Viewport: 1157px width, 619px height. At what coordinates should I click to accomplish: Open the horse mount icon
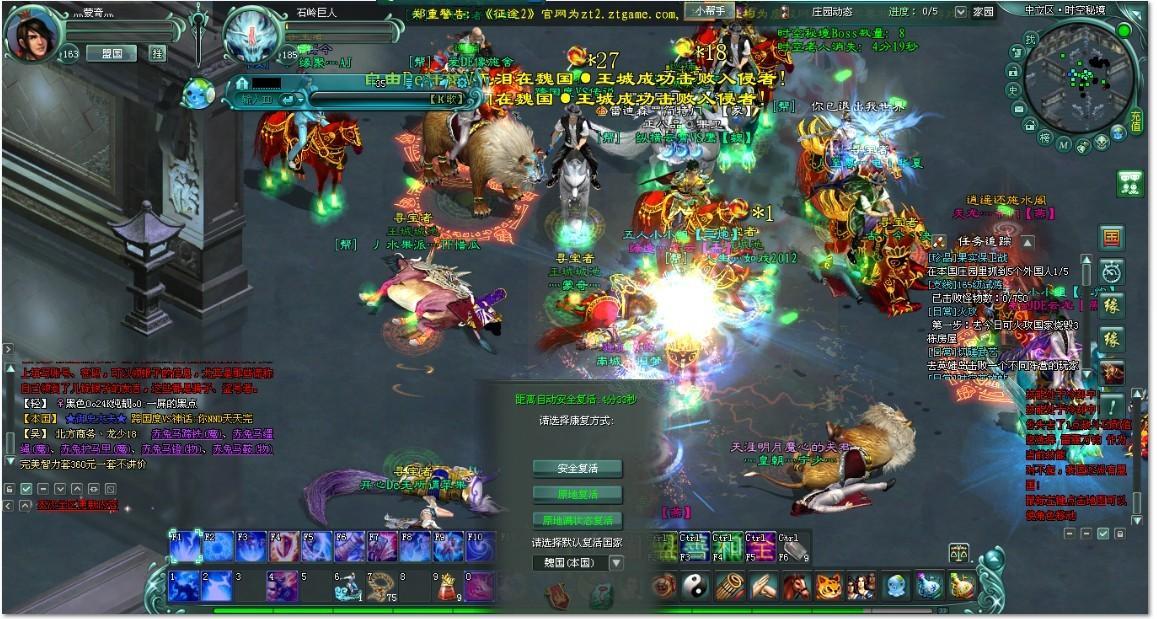[x=795, y=586]
